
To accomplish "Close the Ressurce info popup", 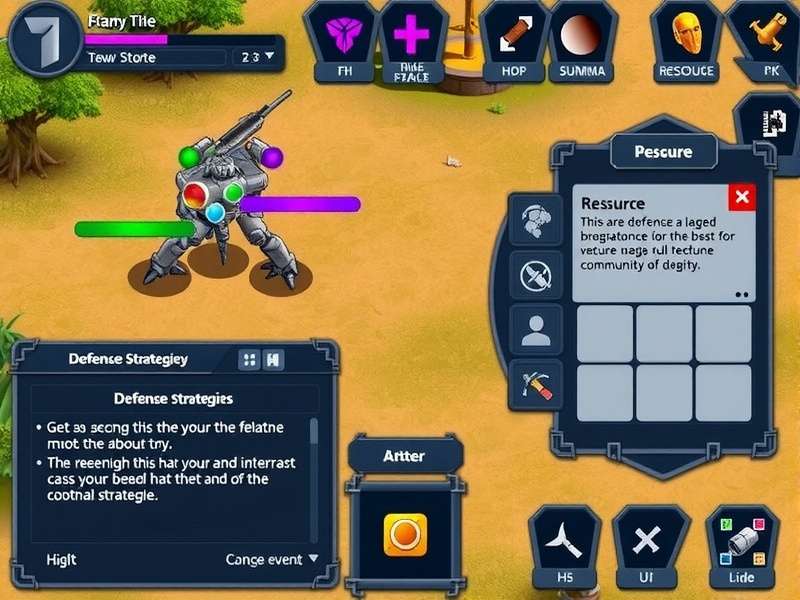I will pyautogui.click(x=741, y=197).
